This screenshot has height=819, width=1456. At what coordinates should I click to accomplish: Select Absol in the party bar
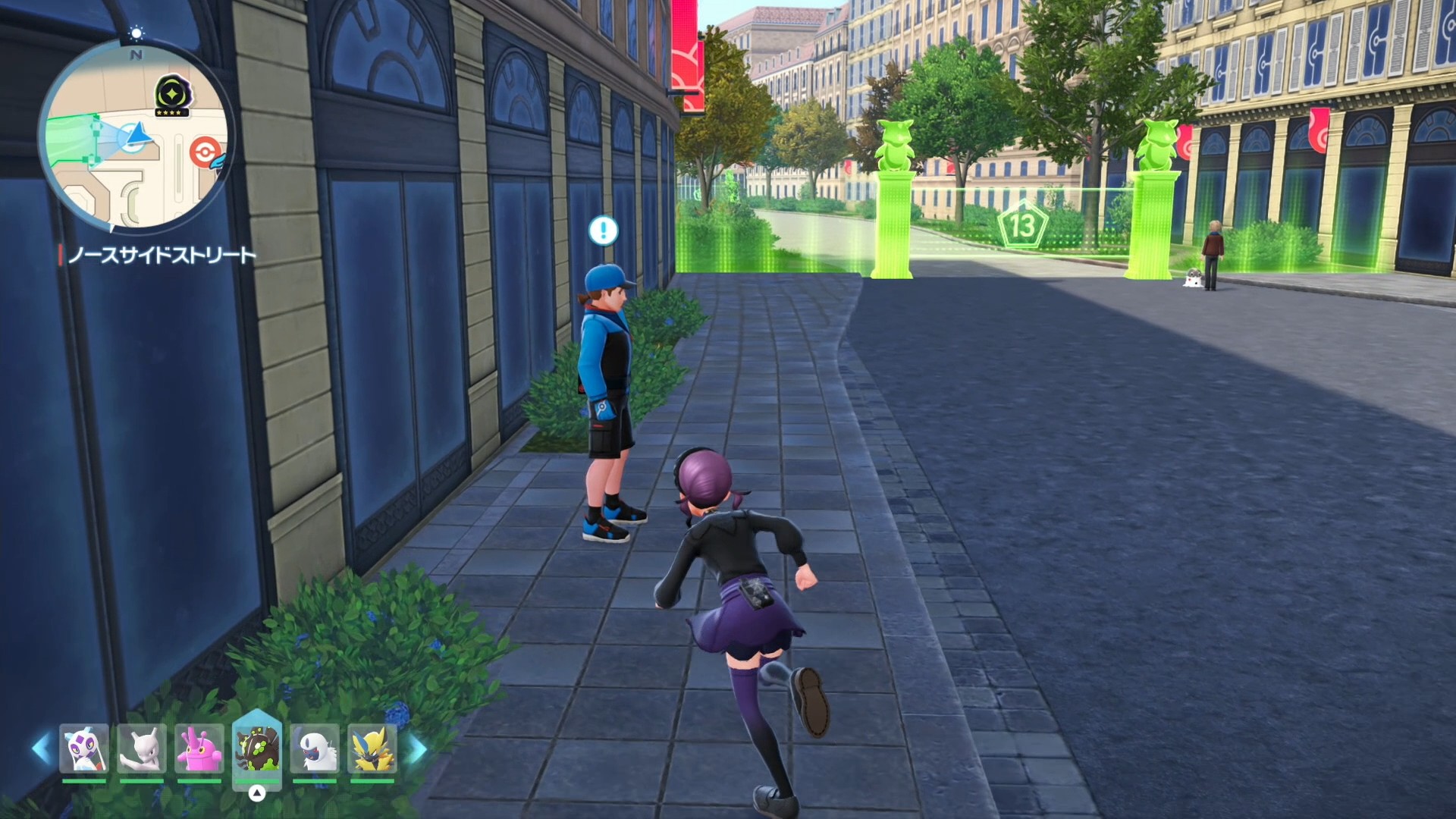pos(315,749)
